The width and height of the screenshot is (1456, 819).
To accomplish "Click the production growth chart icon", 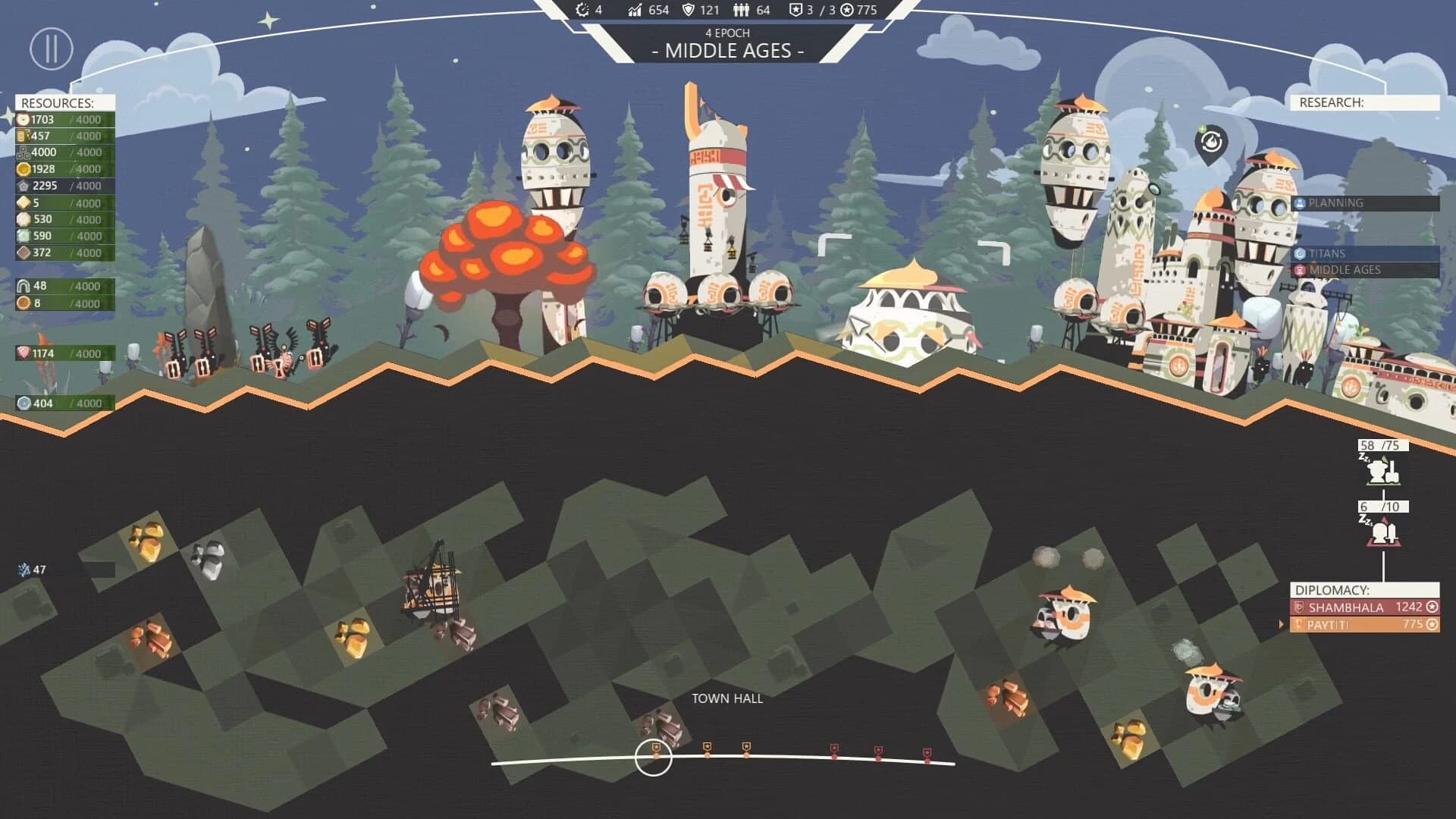I will click(x=634, y=11).
